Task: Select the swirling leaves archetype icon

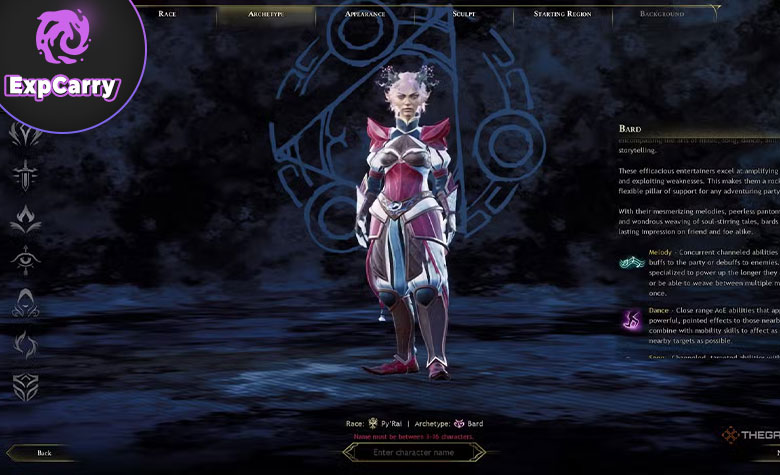Action: (x=25, y=345)
